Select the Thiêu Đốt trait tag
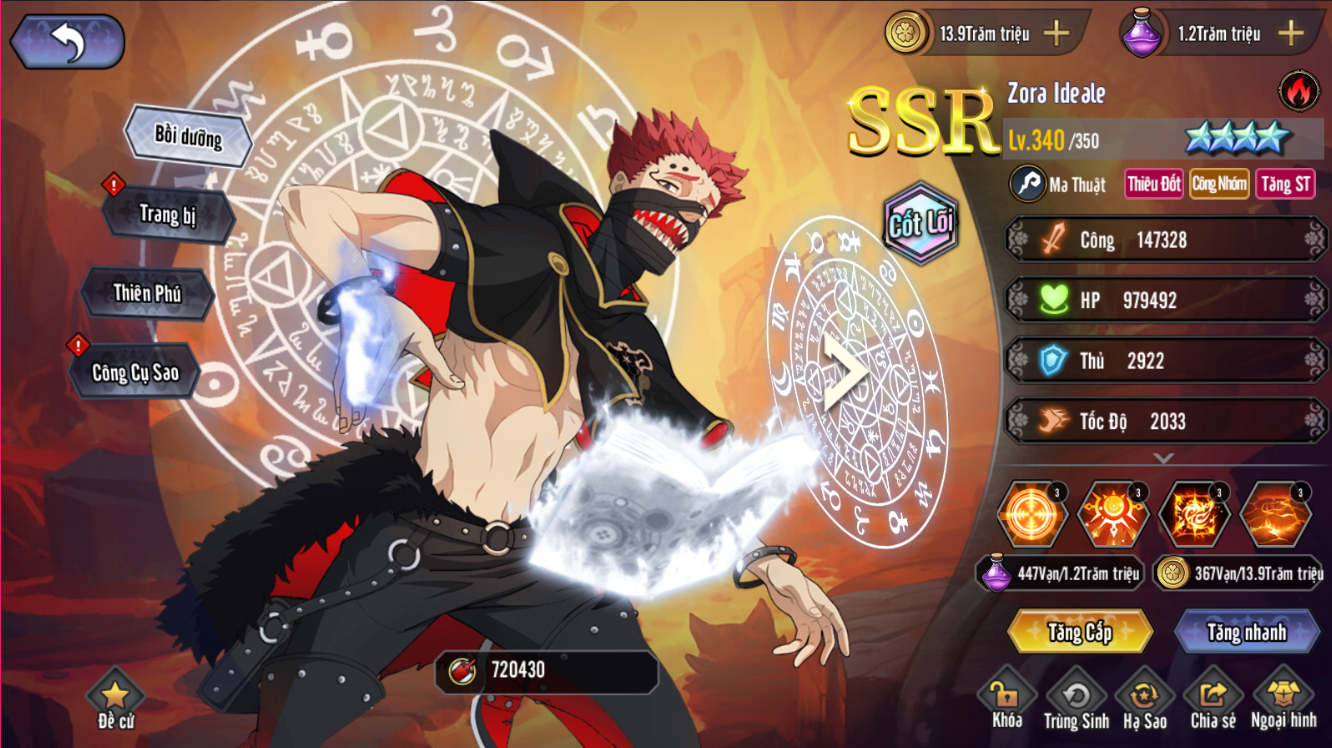This screenshot has height=748, width=1332. click(x=1154, y=184)
